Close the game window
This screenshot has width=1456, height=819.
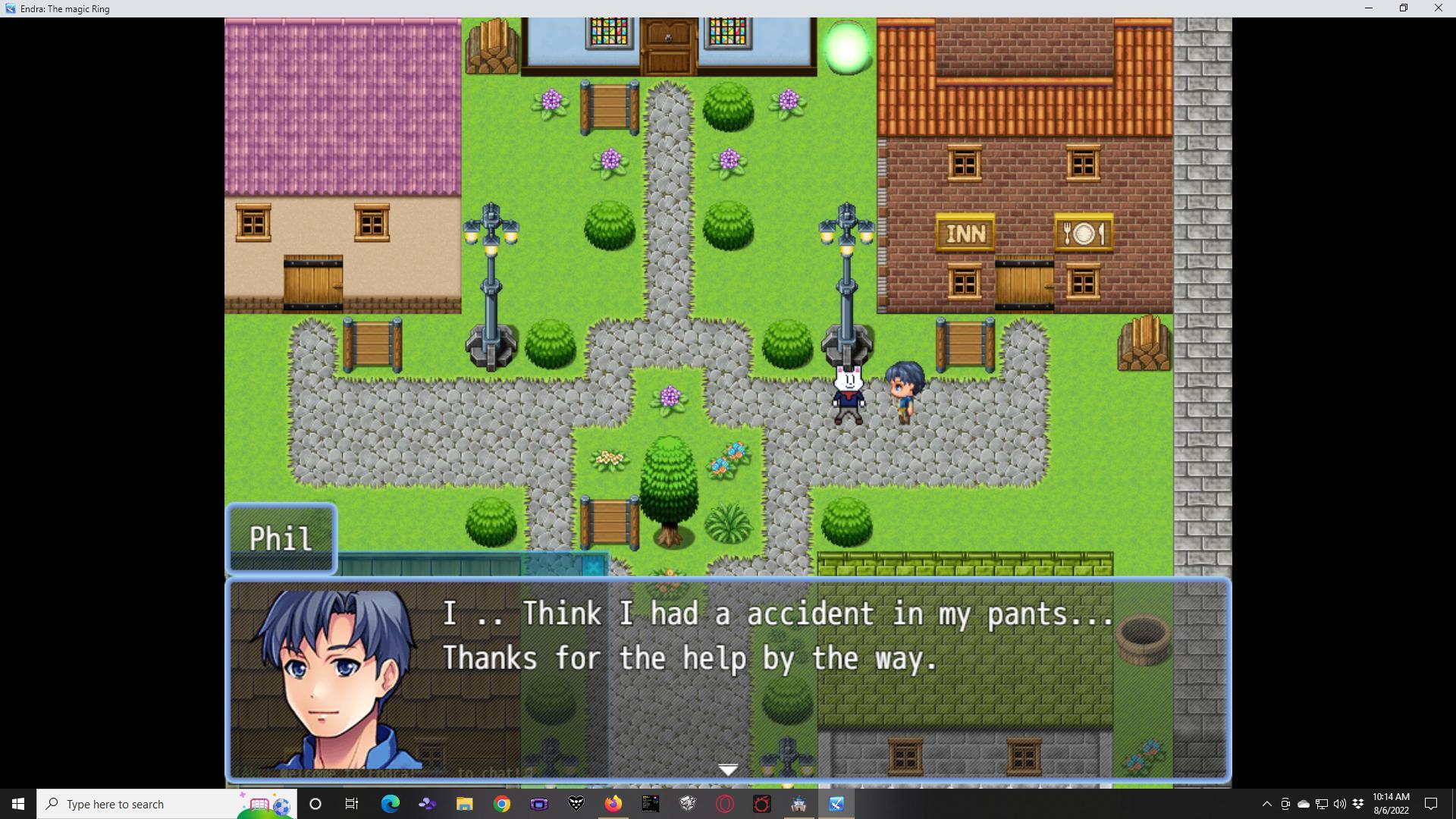click(x=1438, y=8)
